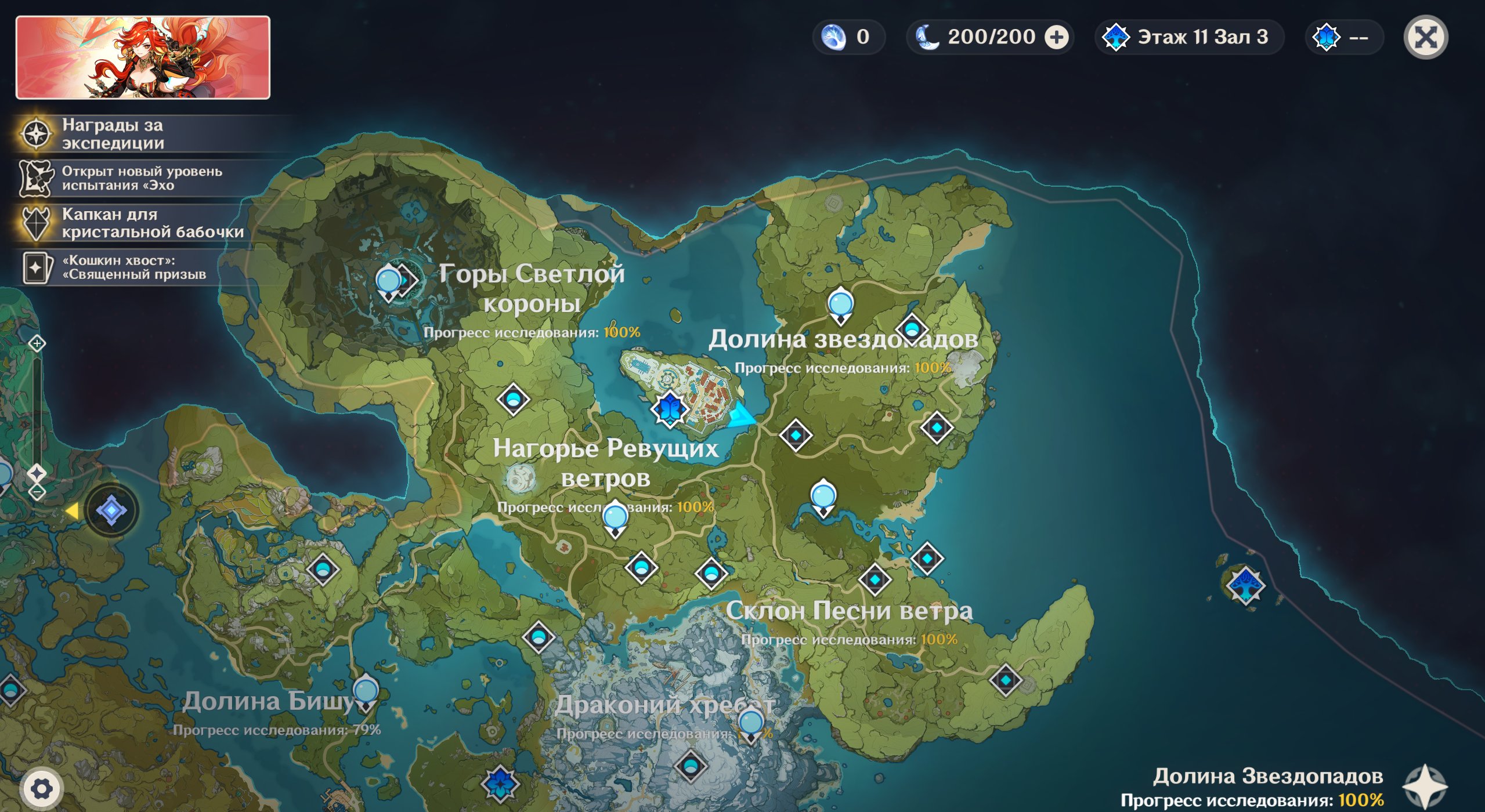Click the blue moon resin icon
This screenshot has height=812, width=1485.
coord(927,37)
